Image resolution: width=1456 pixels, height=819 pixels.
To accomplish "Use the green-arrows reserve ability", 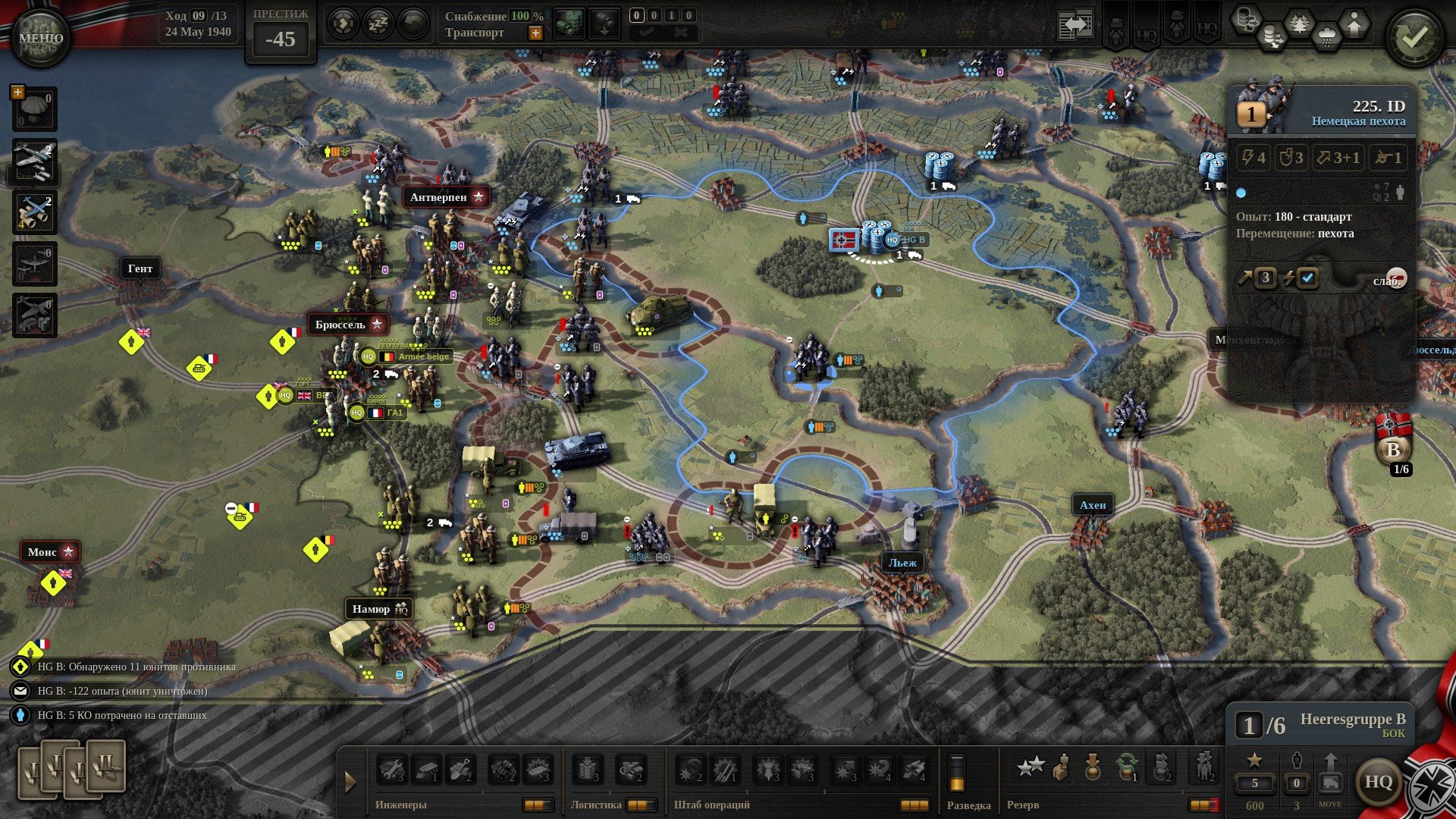I will click(1127, 767).
